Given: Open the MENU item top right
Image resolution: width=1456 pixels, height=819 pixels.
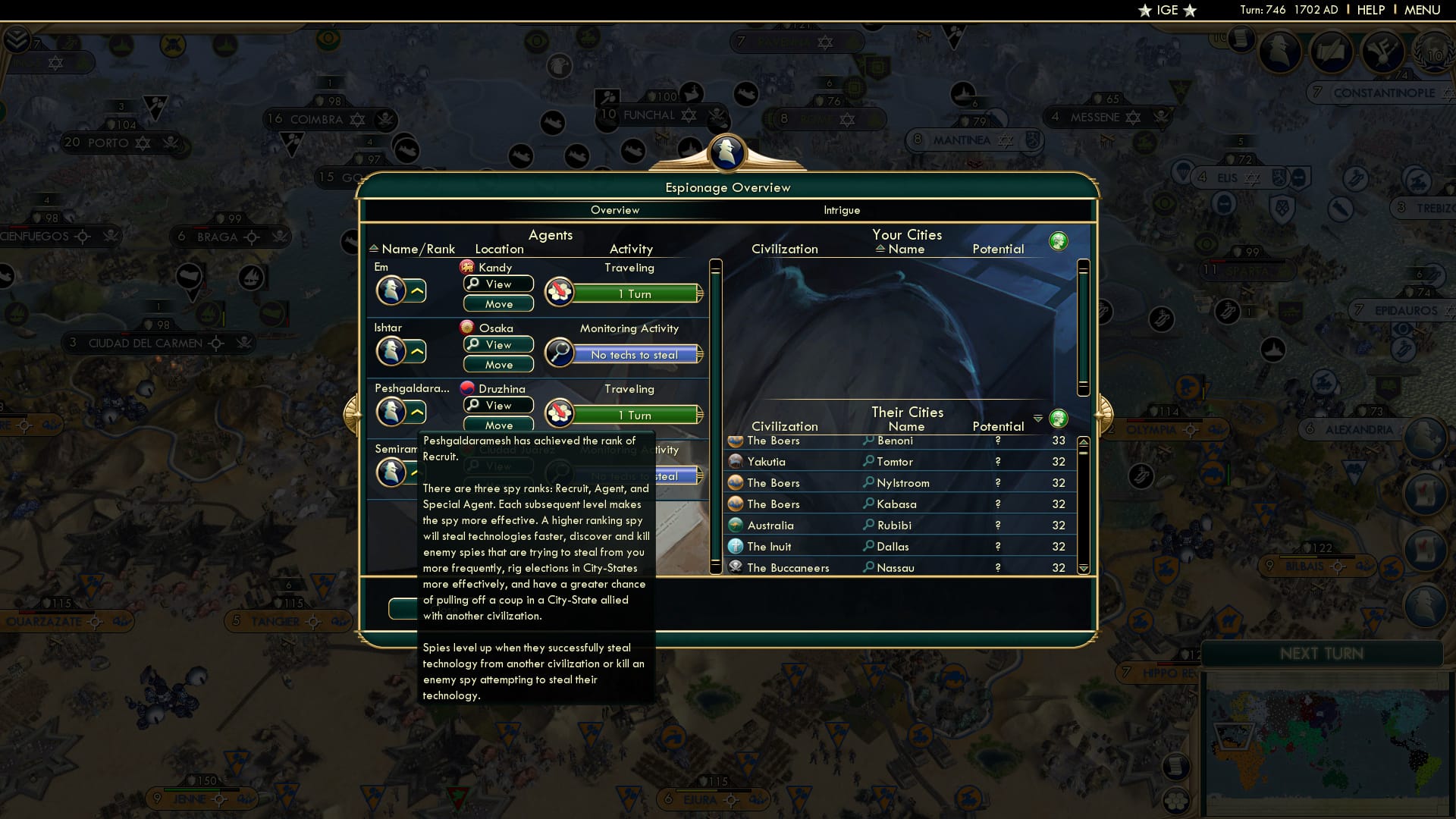Looking at the screenshot, I should pos(1424,10).
